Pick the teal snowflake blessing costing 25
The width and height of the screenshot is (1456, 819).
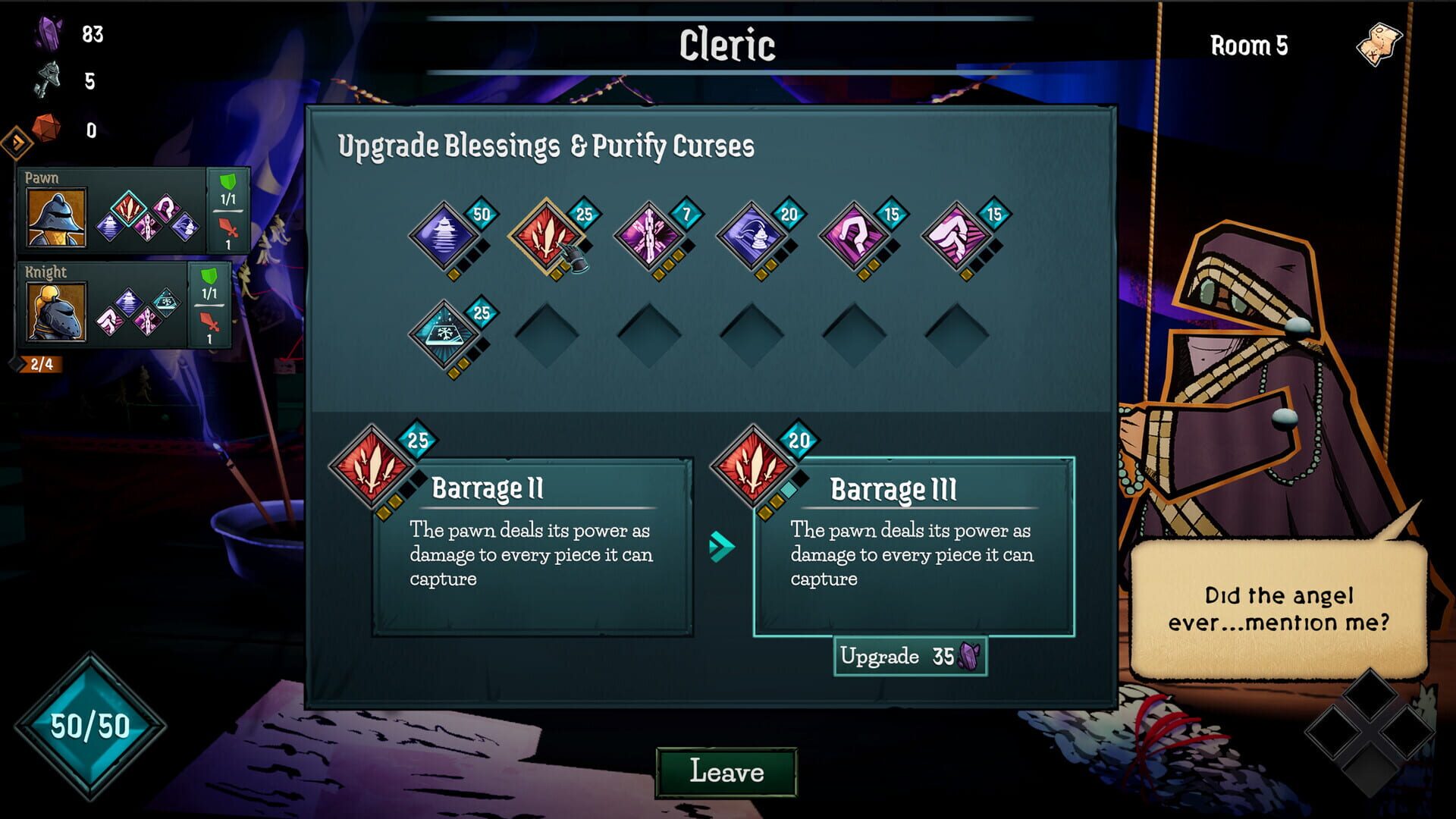[x=444, y=334]
